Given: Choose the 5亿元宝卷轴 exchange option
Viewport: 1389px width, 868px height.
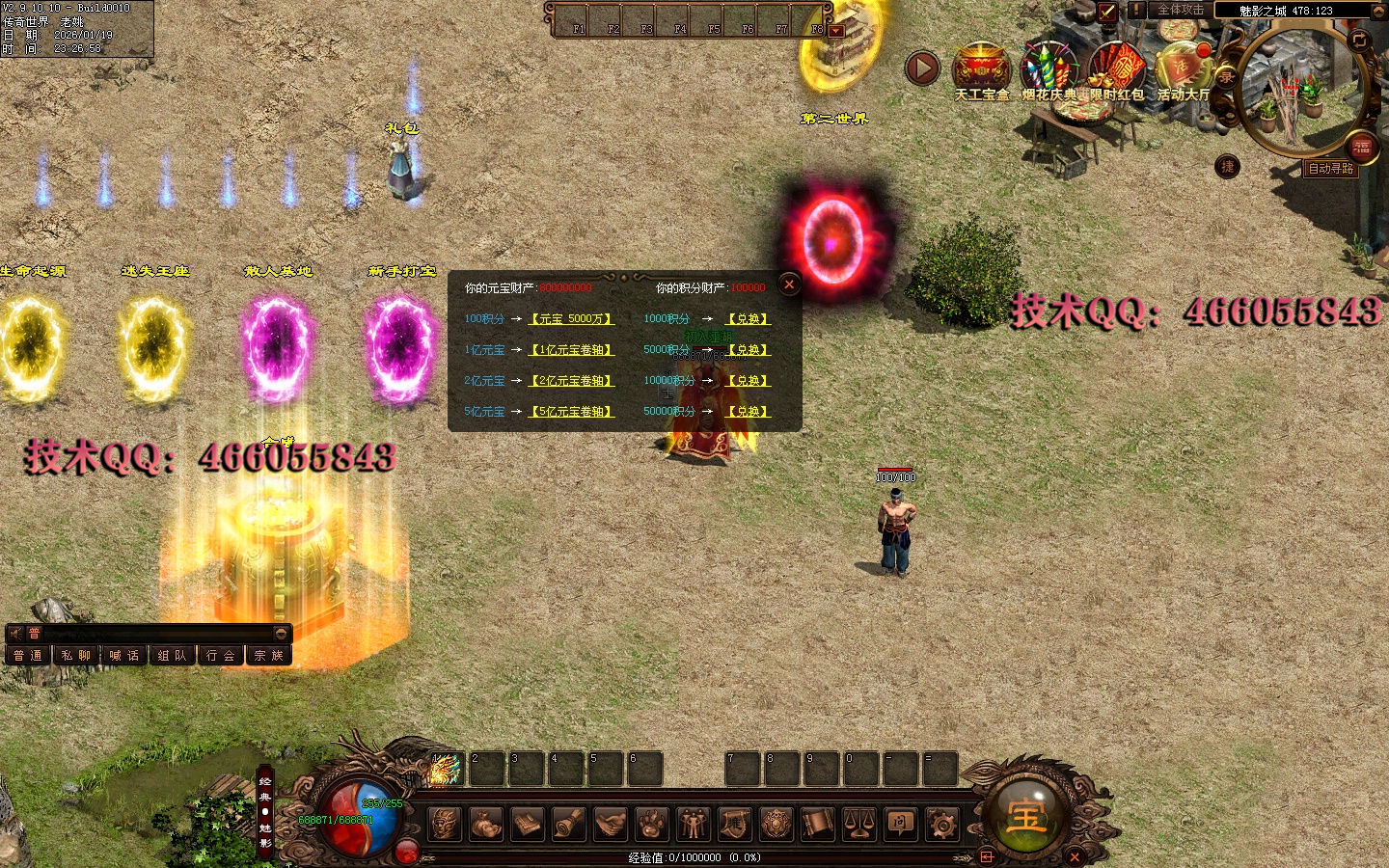Looking at the screenshot, I should pyautogui.click(x=571, y=411).
